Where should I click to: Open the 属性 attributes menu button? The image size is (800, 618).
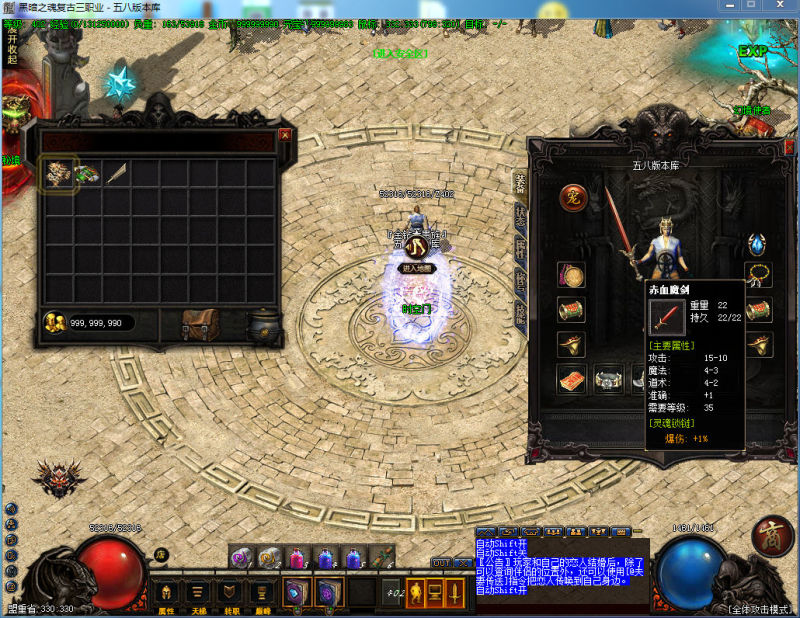(166, 592)
